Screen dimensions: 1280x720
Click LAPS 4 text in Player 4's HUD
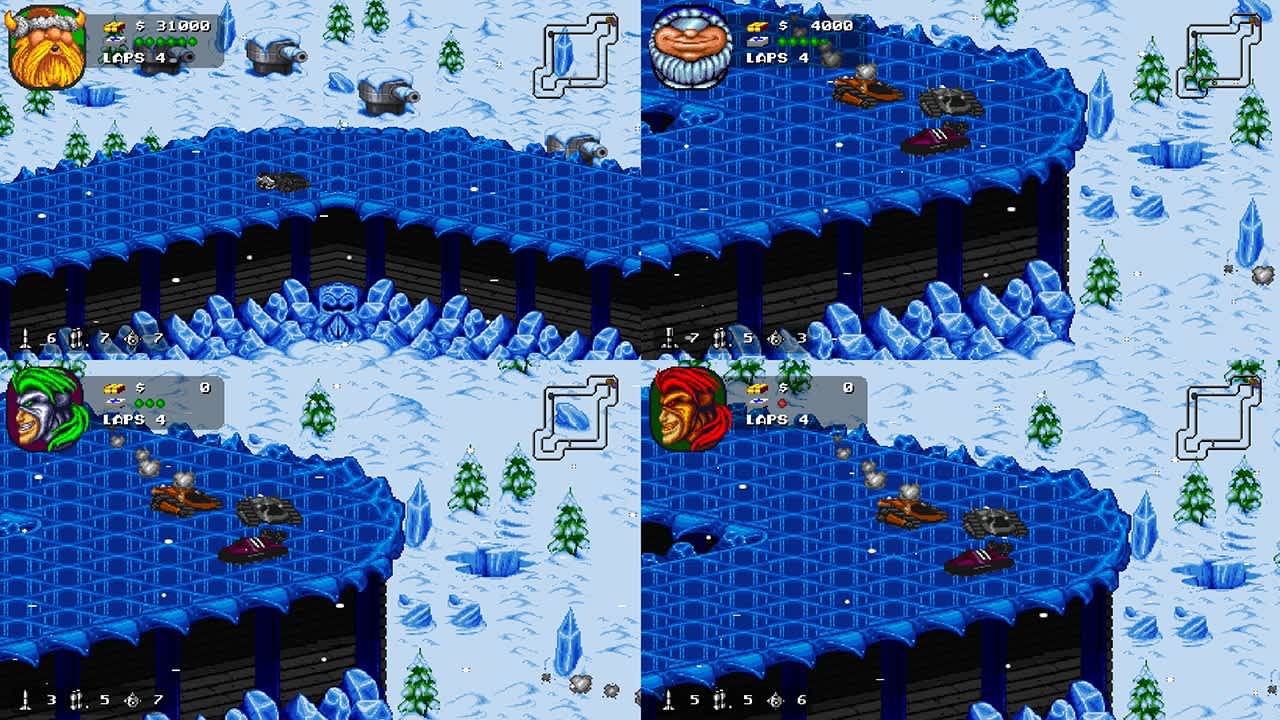768,421
